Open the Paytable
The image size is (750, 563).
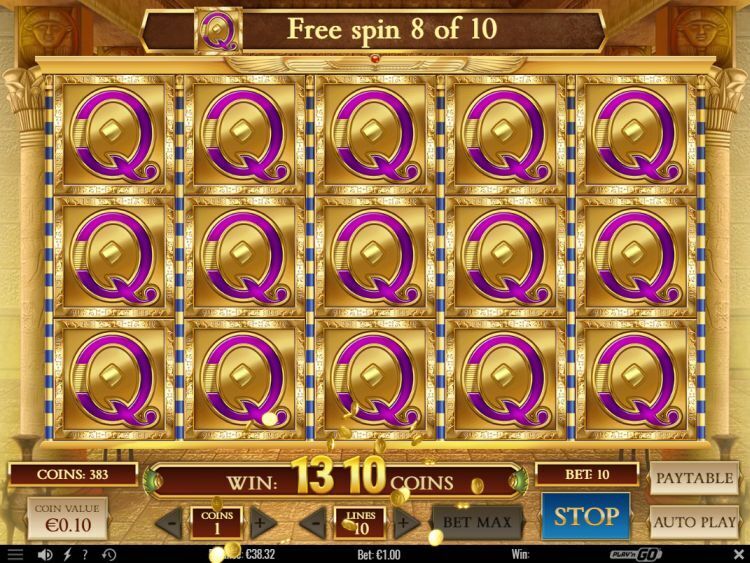click(694, 478)
